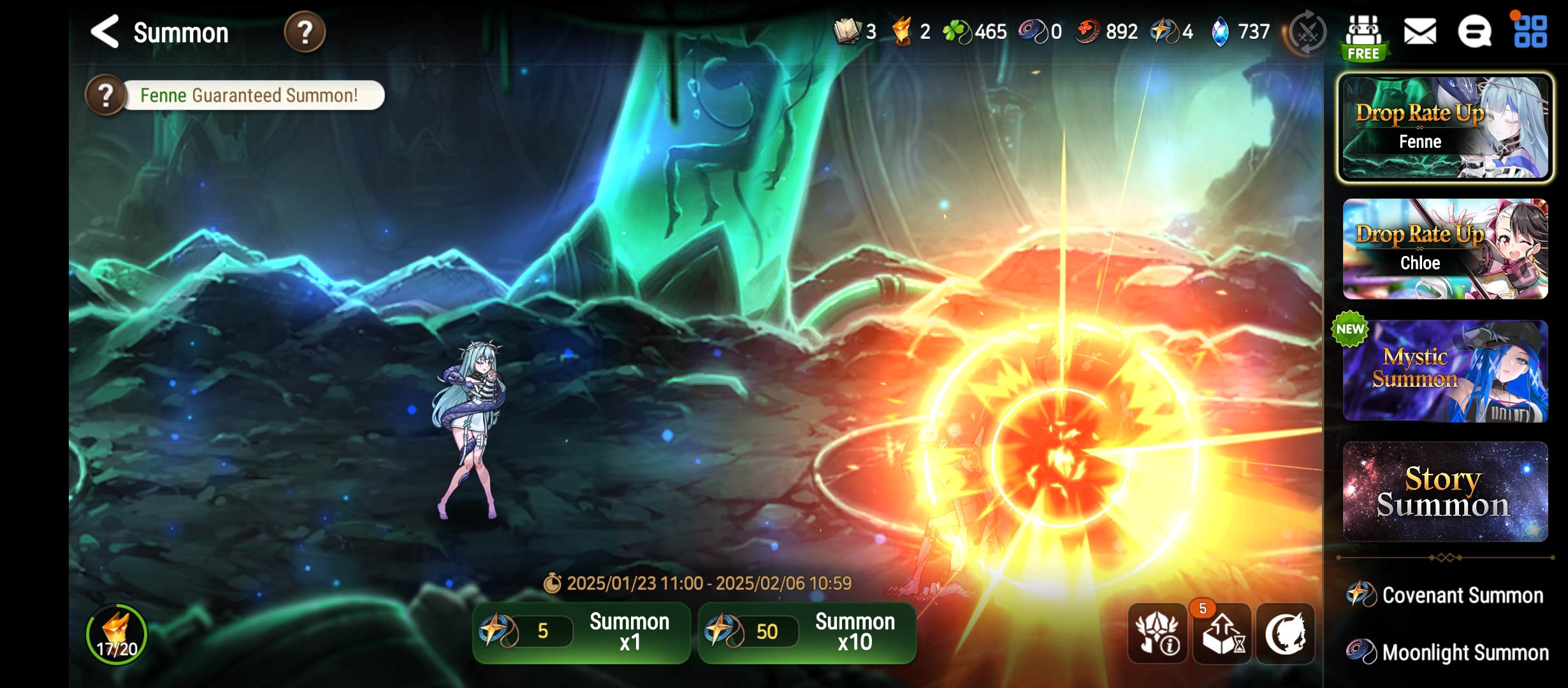
Task: Open the chat bubble icon
Action: 1474,32
